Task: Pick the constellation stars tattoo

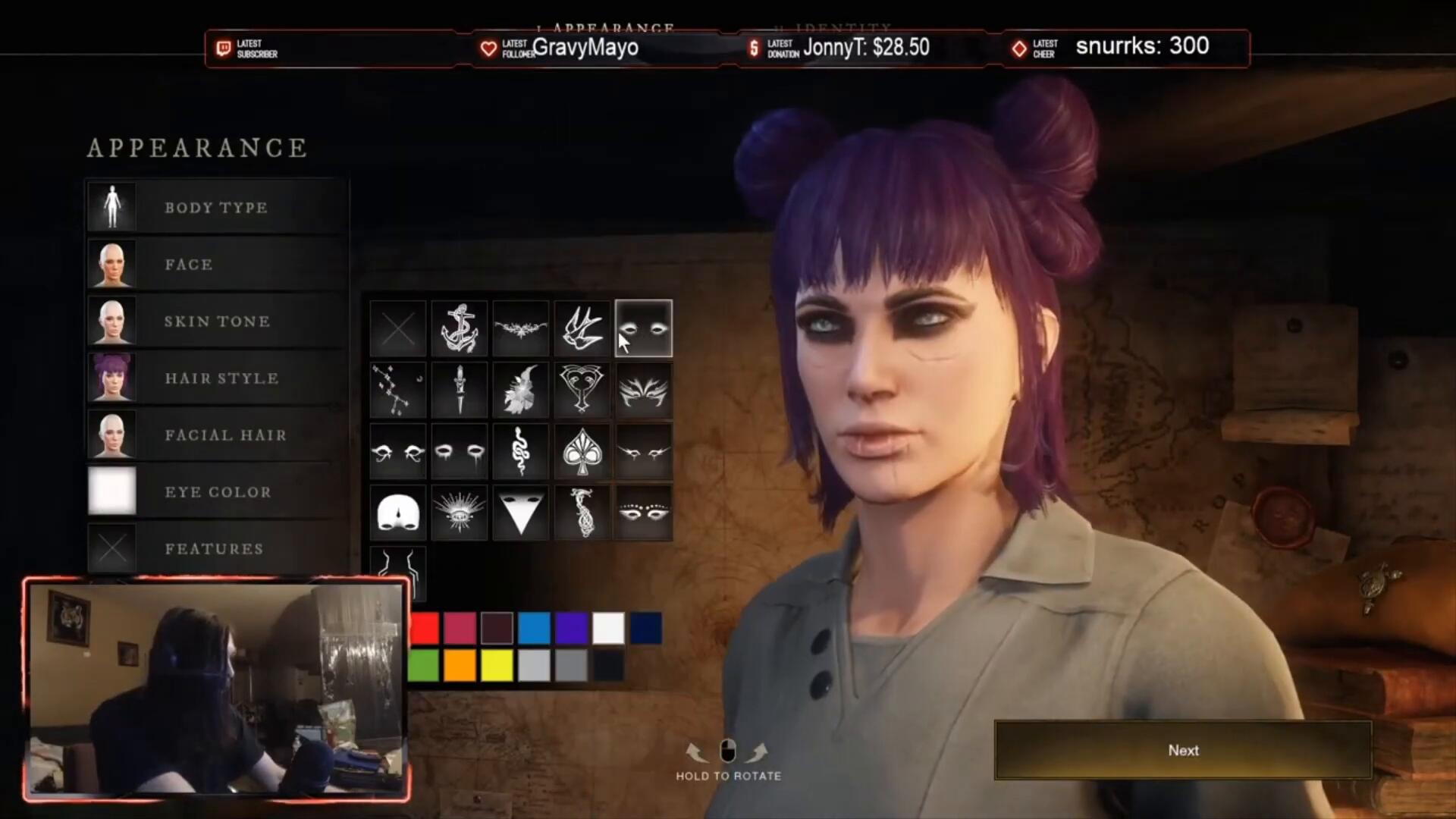Action: 398,390
